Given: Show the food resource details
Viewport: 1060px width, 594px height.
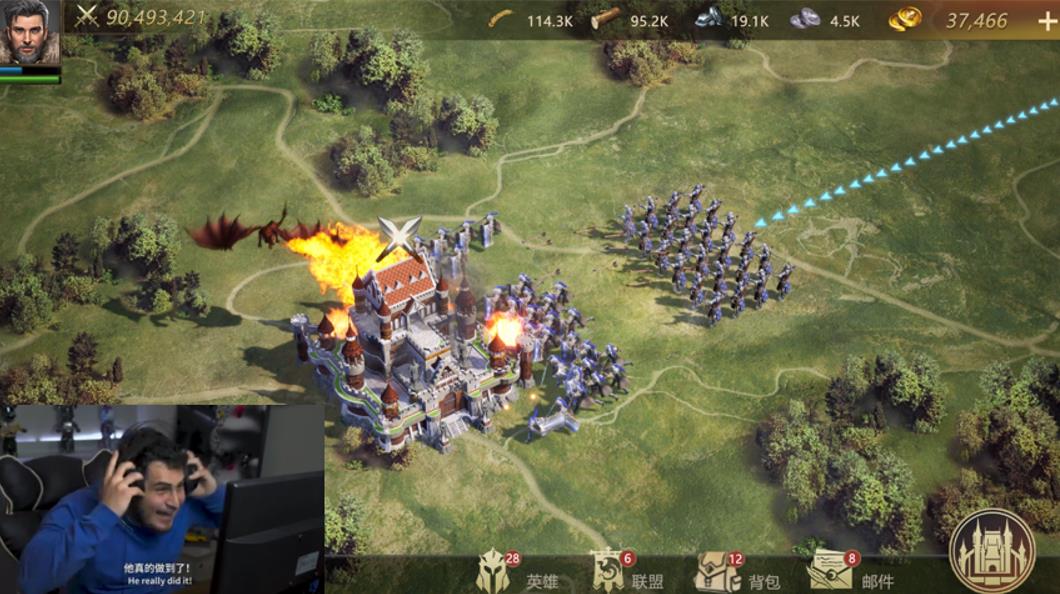Looking at the screenshot, I should pyautogui.click(x=500, y=19).
